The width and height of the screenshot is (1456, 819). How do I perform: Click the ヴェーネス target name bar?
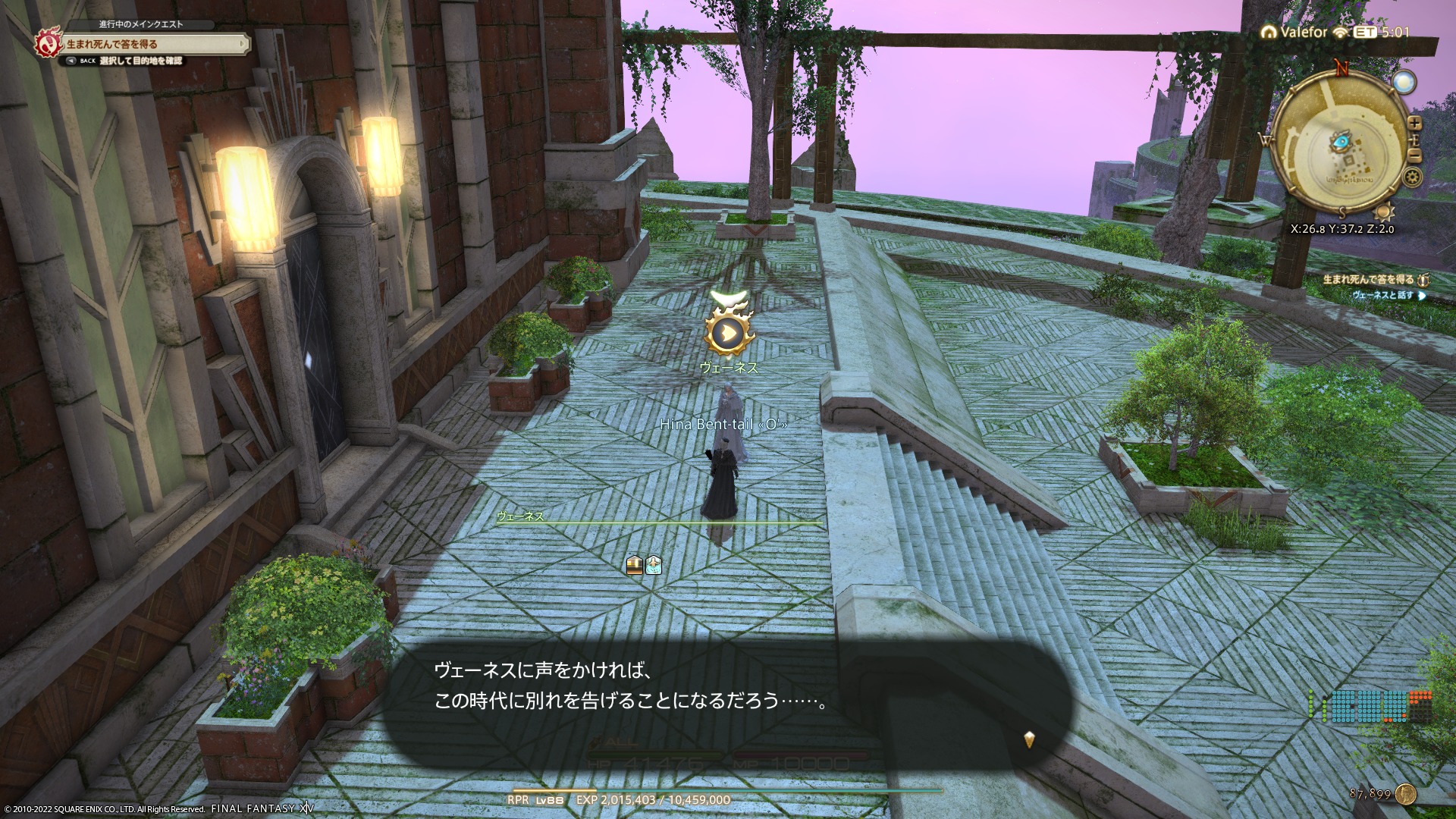[658, 518]
